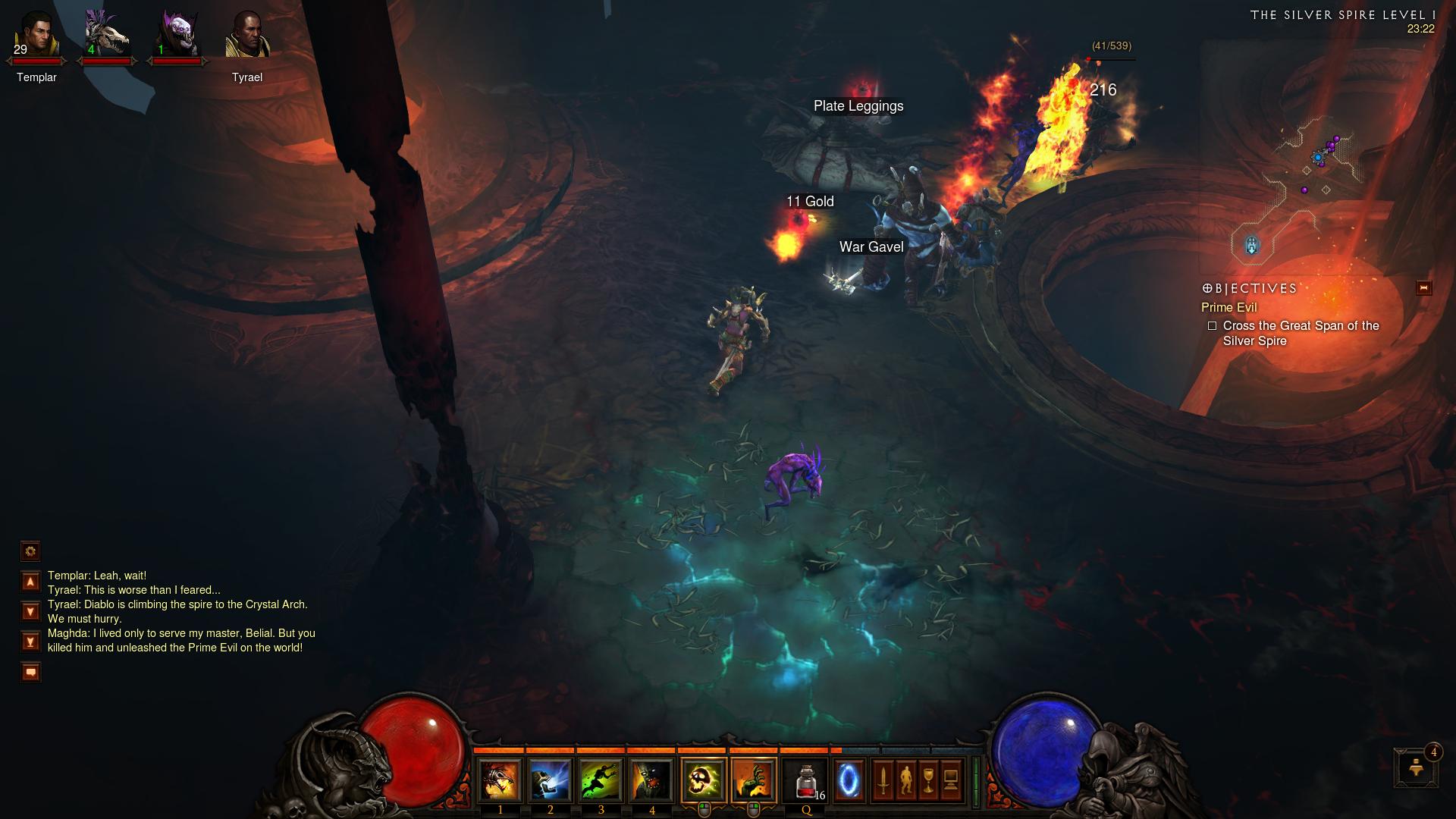
Task: Select the Templar follower portrait
Action: tap(36, 36)
